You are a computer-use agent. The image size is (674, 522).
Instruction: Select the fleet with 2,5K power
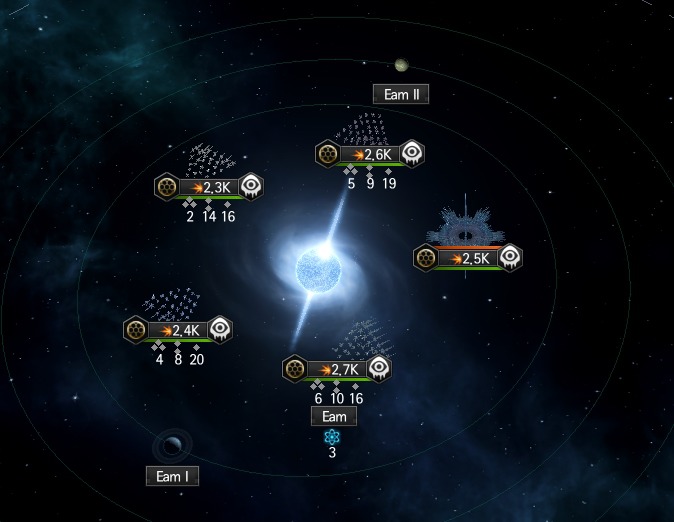(469, 258)
